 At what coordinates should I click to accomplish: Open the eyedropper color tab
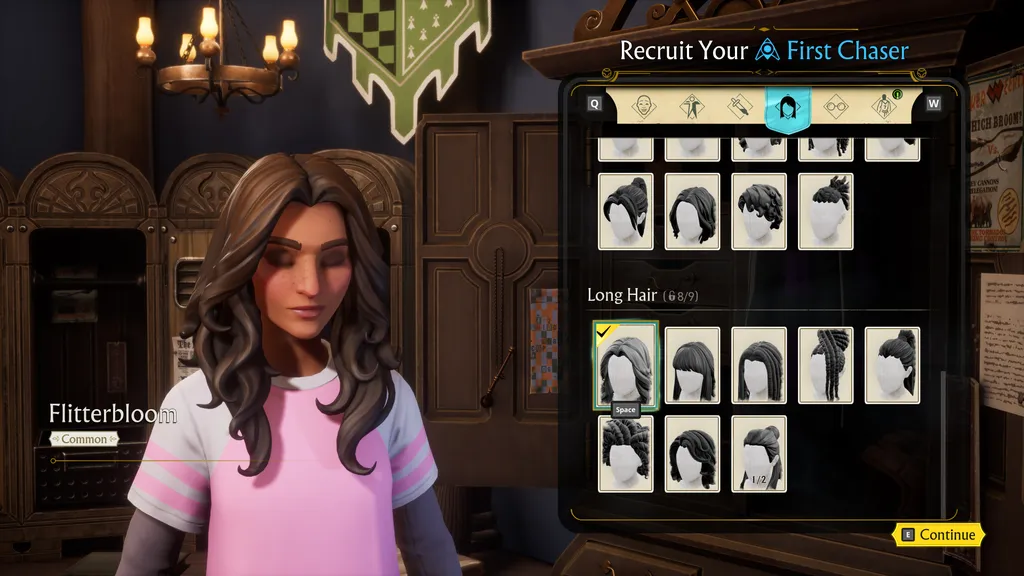tap(739, 106)
